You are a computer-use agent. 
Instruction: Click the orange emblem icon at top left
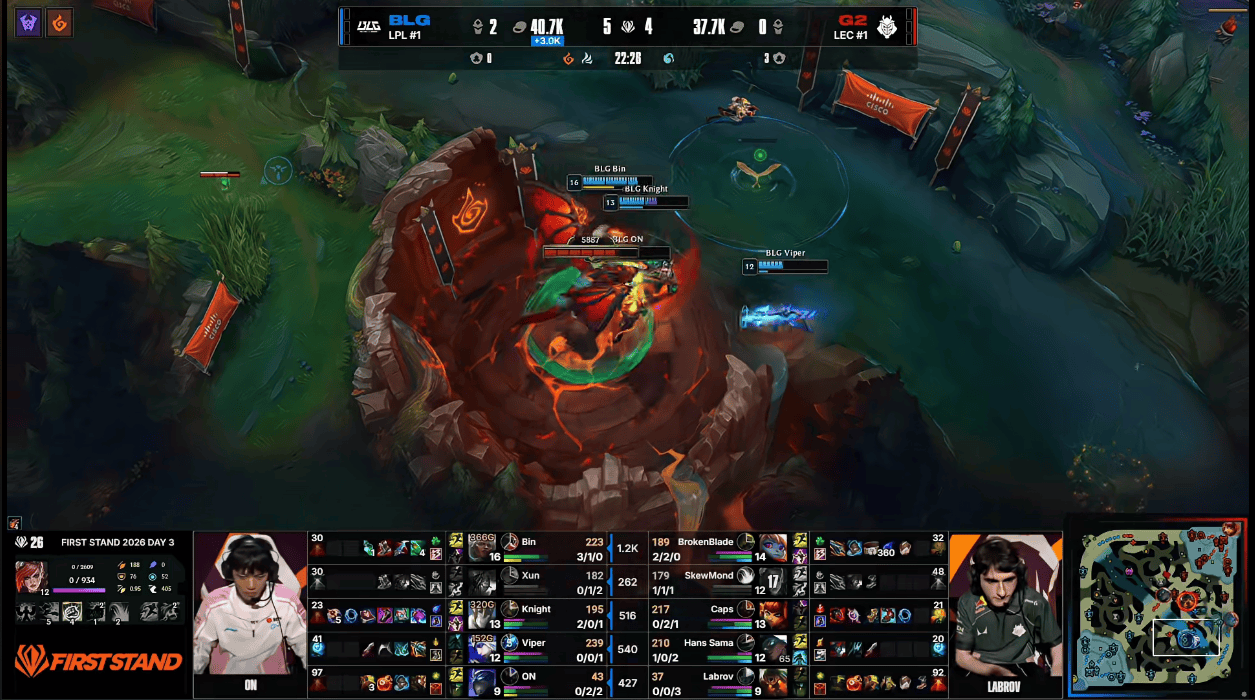60,22
